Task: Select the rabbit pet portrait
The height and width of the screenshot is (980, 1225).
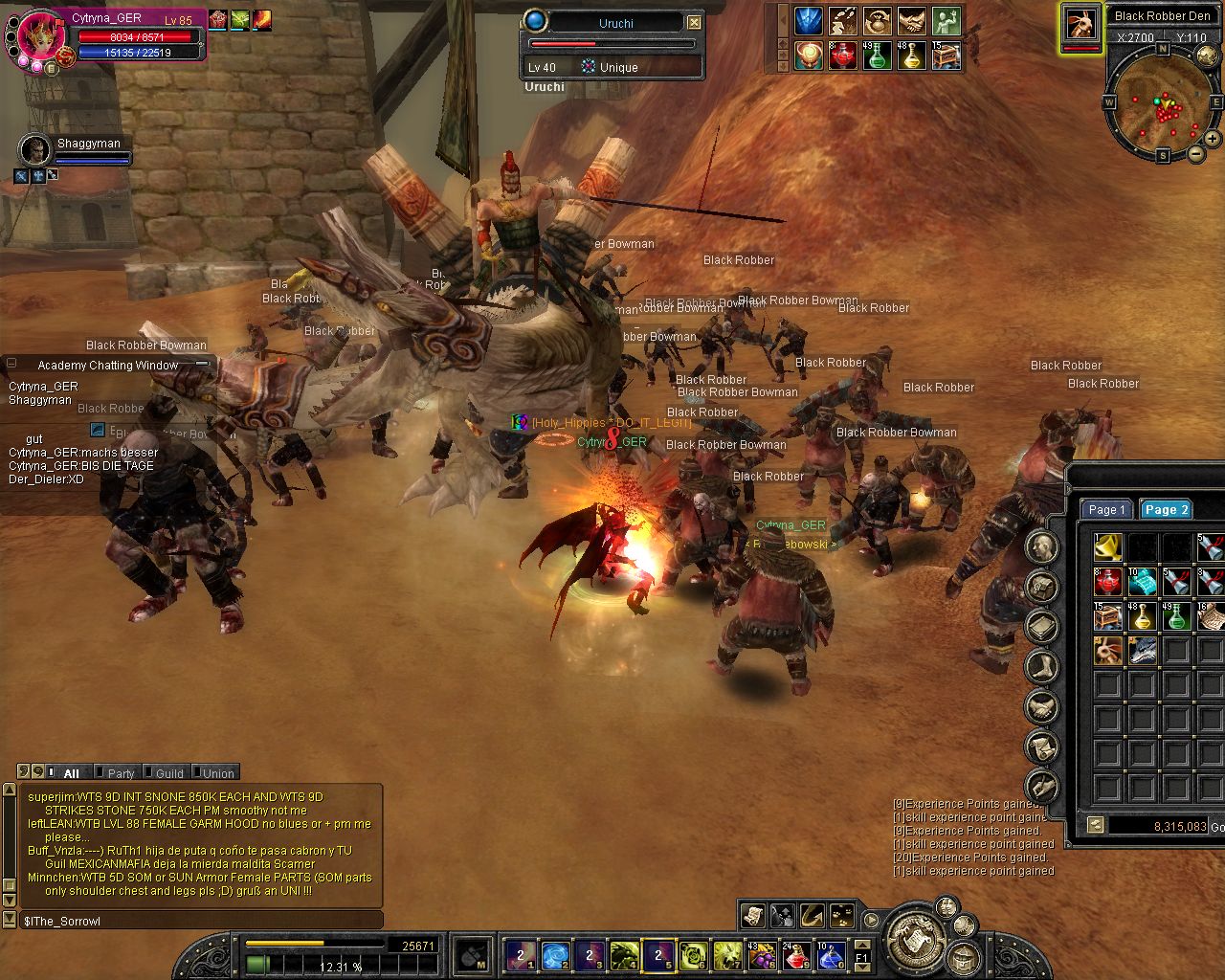Action: coord(1081,25)
